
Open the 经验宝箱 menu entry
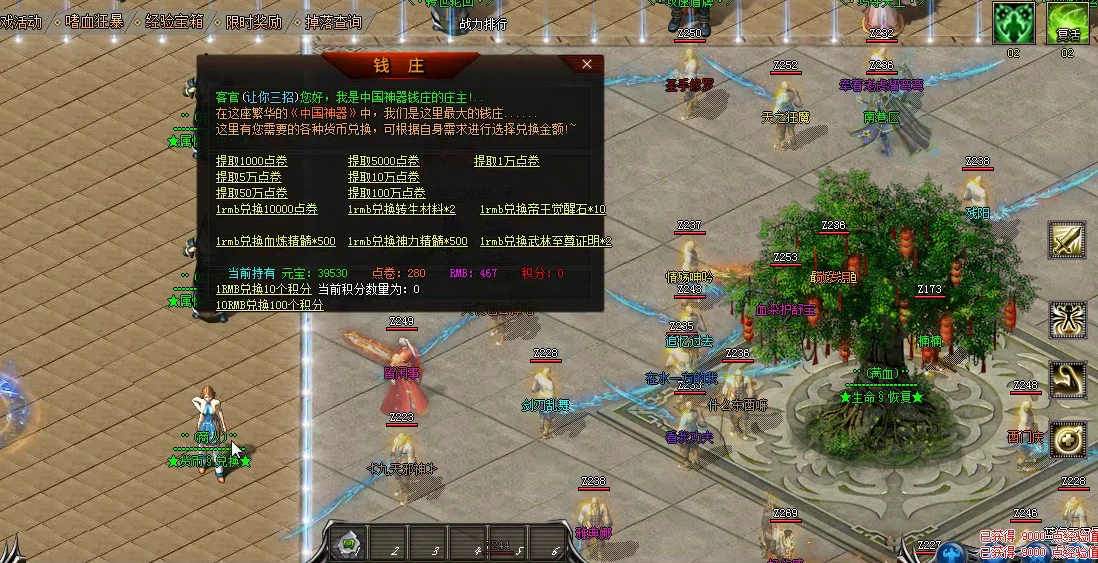tap(174, 21)
